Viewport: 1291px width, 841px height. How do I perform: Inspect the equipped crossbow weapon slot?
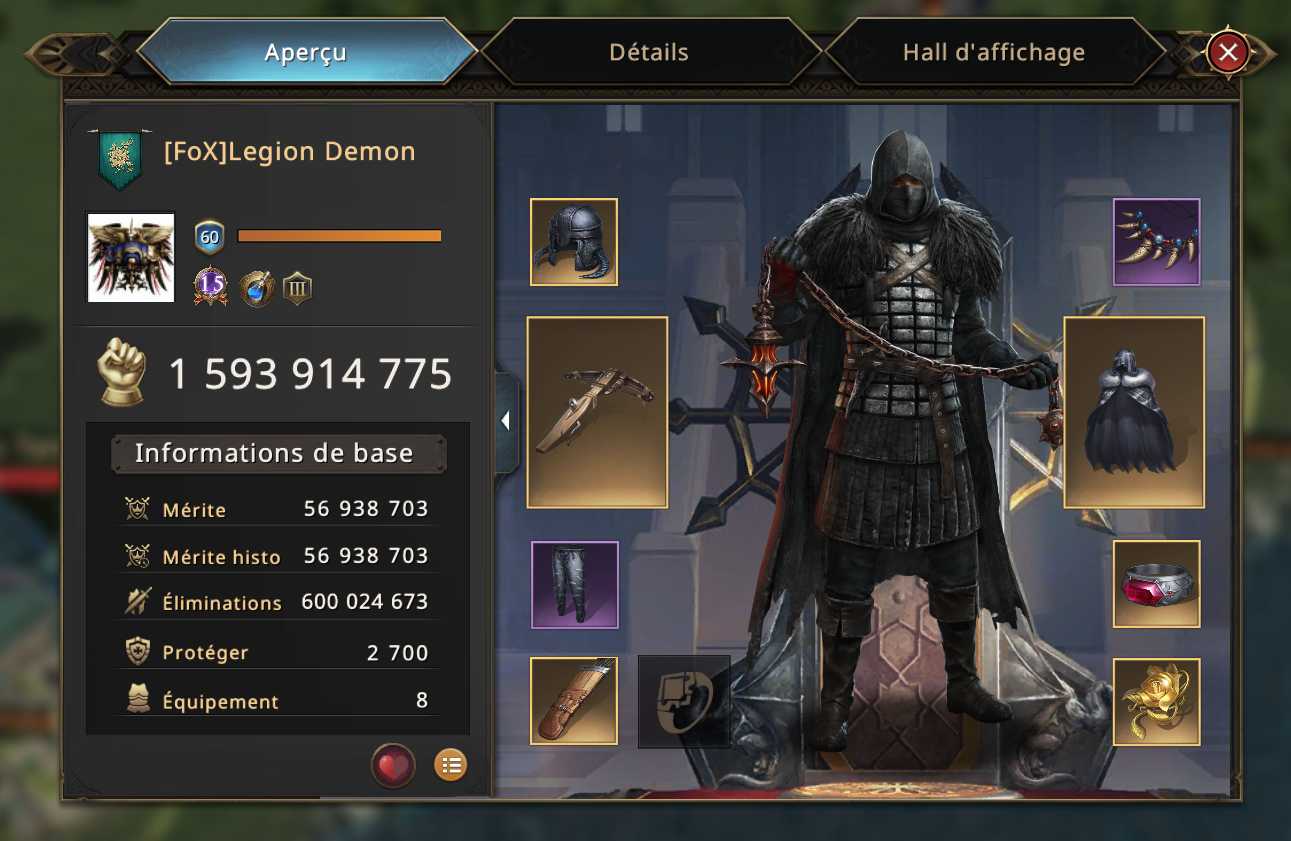(x=597, y=412)
